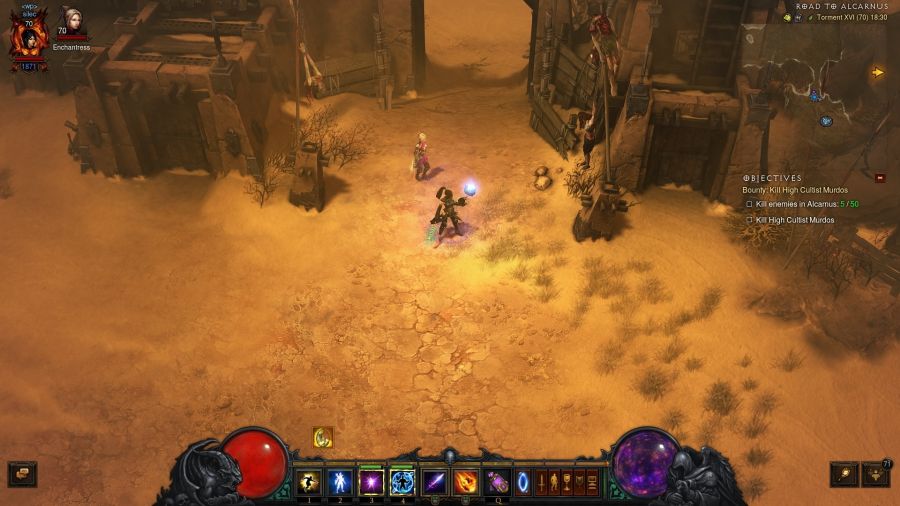Select the purple streak primary attack skill
Screen dimensions: 900x506
(434, 482)
